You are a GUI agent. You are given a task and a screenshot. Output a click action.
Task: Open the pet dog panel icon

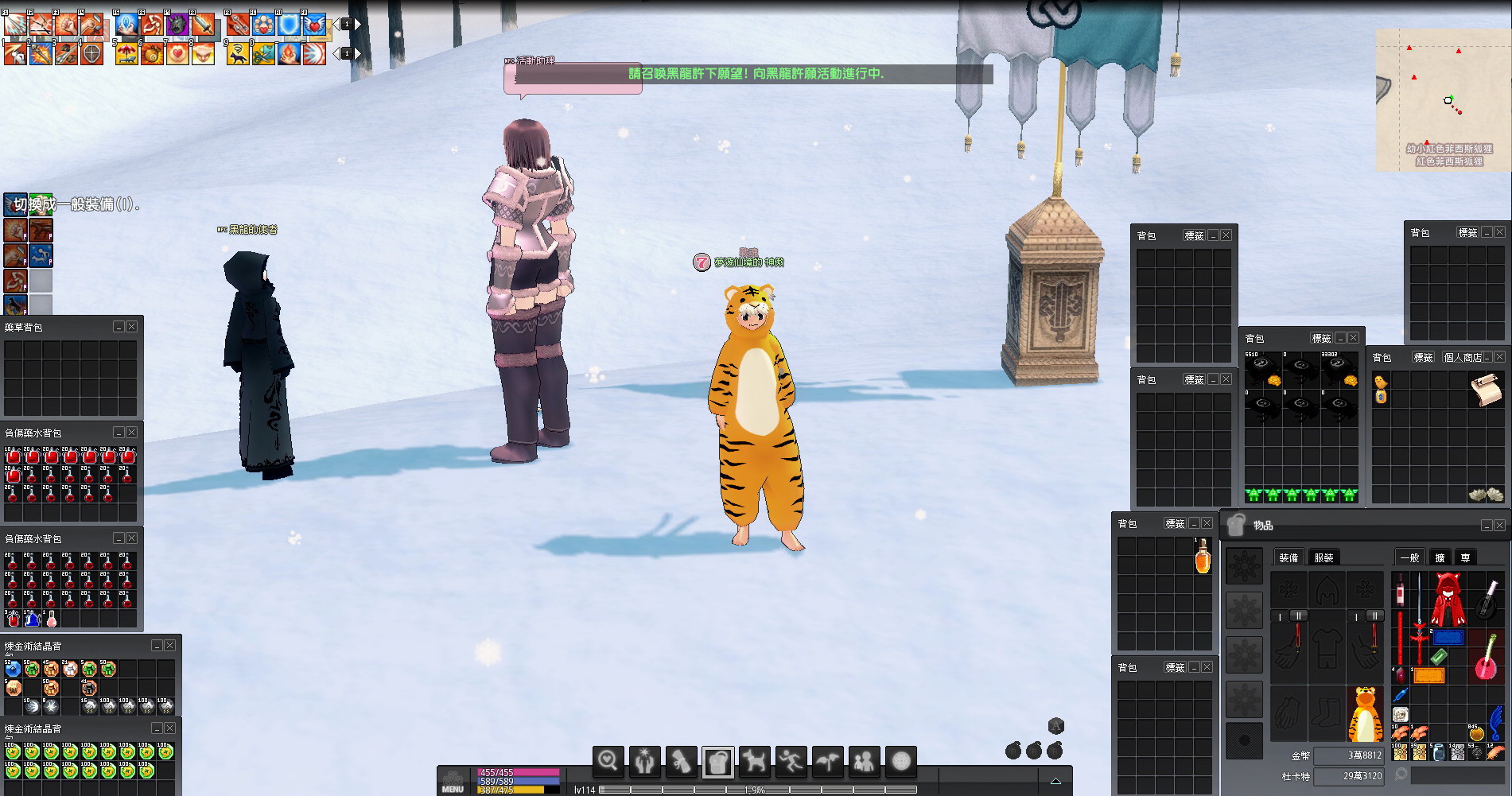[x=754, y=762]
